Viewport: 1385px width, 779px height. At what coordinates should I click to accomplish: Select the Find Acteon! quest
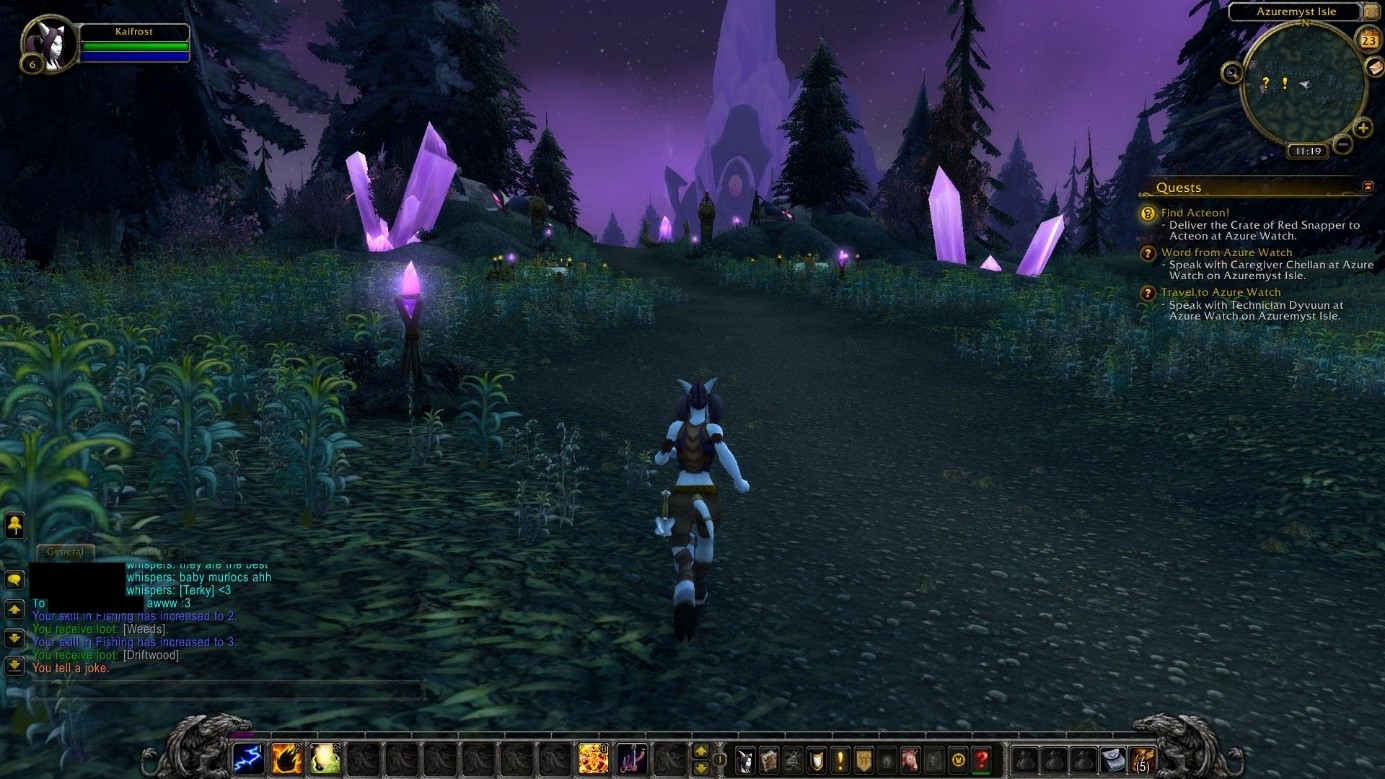[1195, 213]
